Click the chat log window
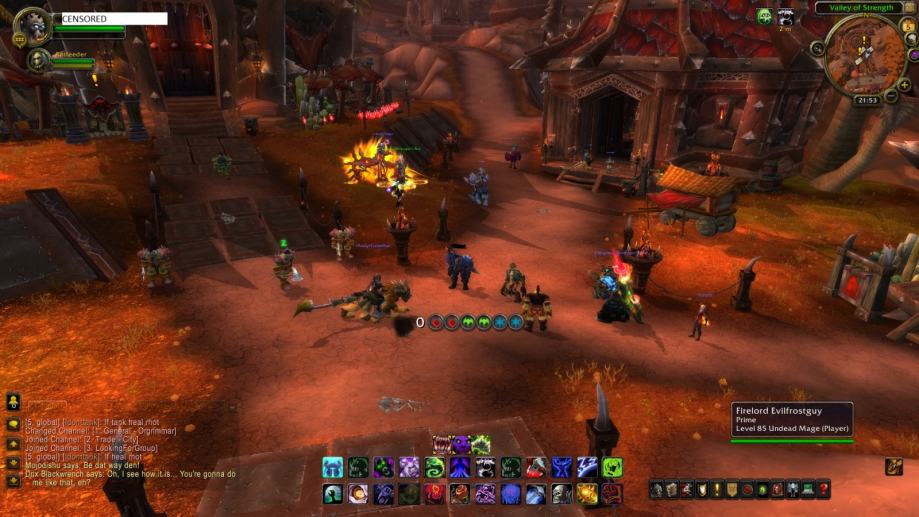919x517 pixels. [110, 451]
